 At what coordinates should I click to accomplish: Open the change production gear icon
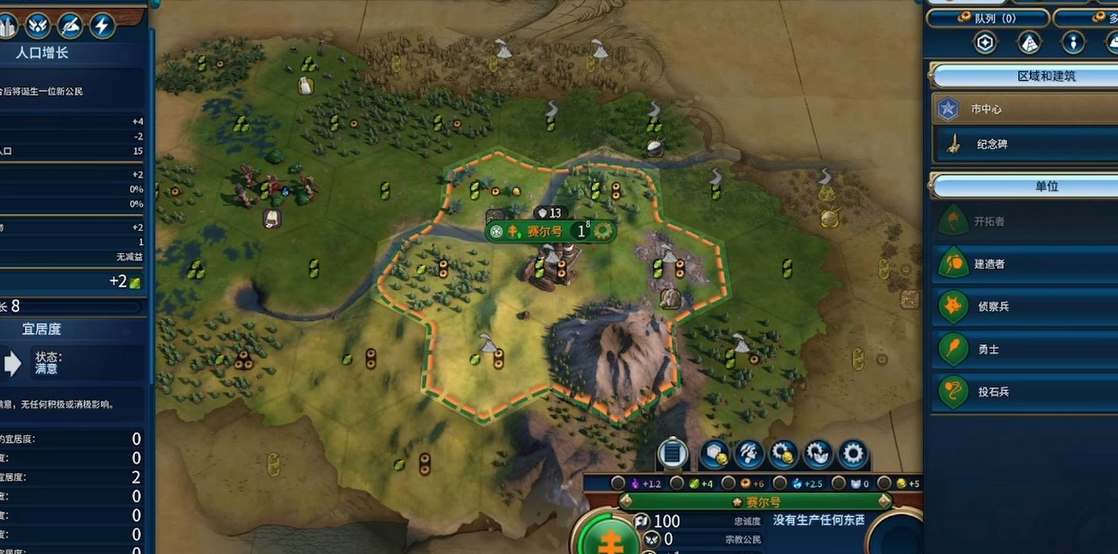point(853,454)
